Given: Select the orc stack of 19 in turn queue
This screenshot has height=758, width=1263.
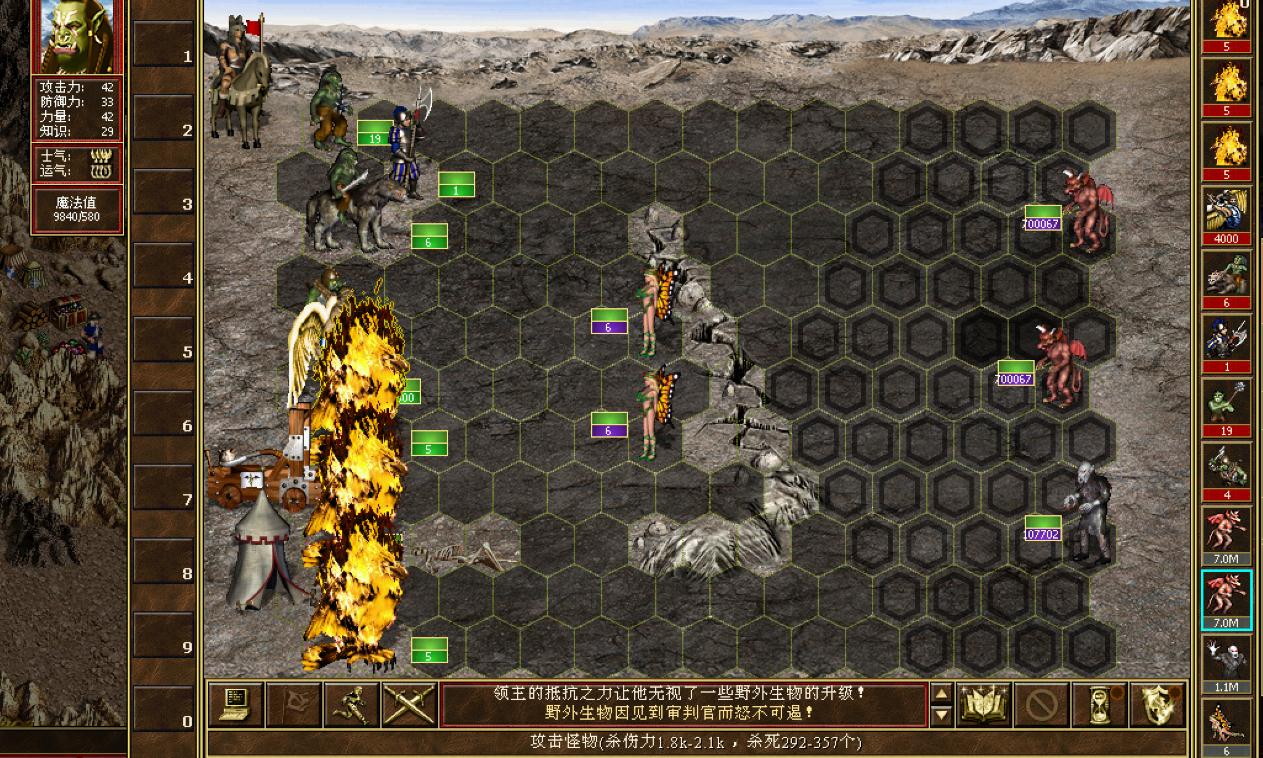Looking at the screenshot, I should (x=1226, y=405).
